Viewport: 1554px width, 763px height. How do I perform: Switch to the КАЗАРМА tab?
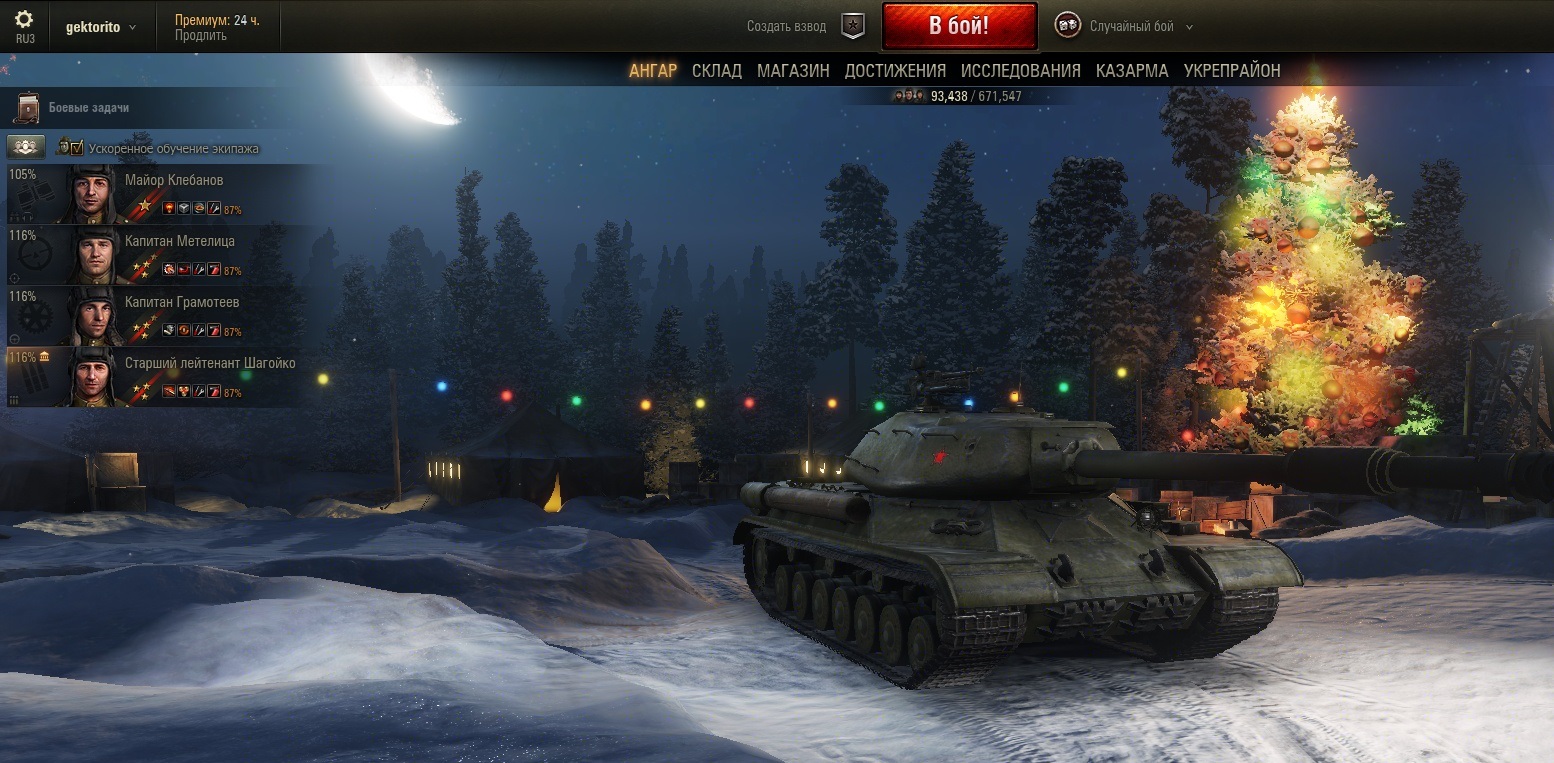tap(1132, 70)
